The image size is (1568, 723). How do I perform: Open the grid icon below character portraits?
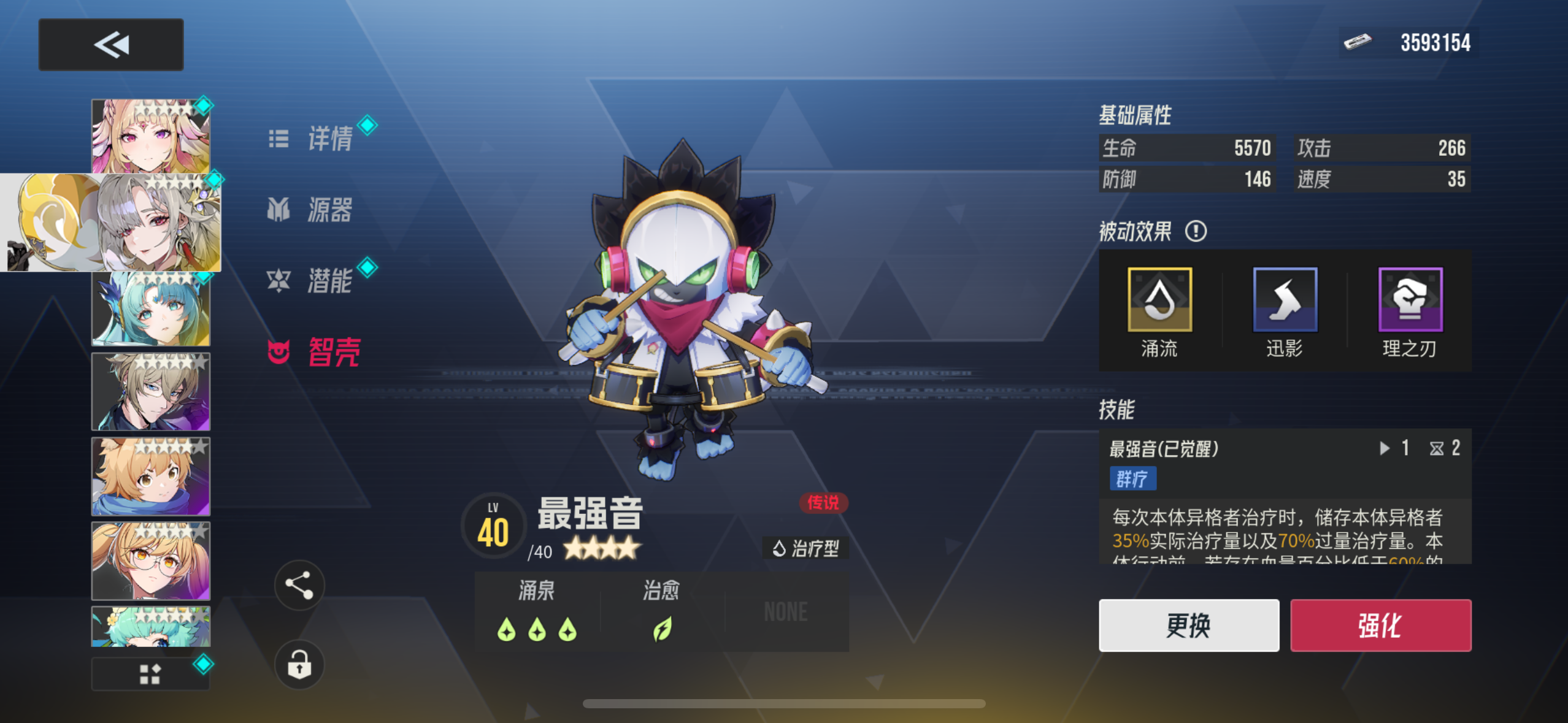(x=150, y=673)
